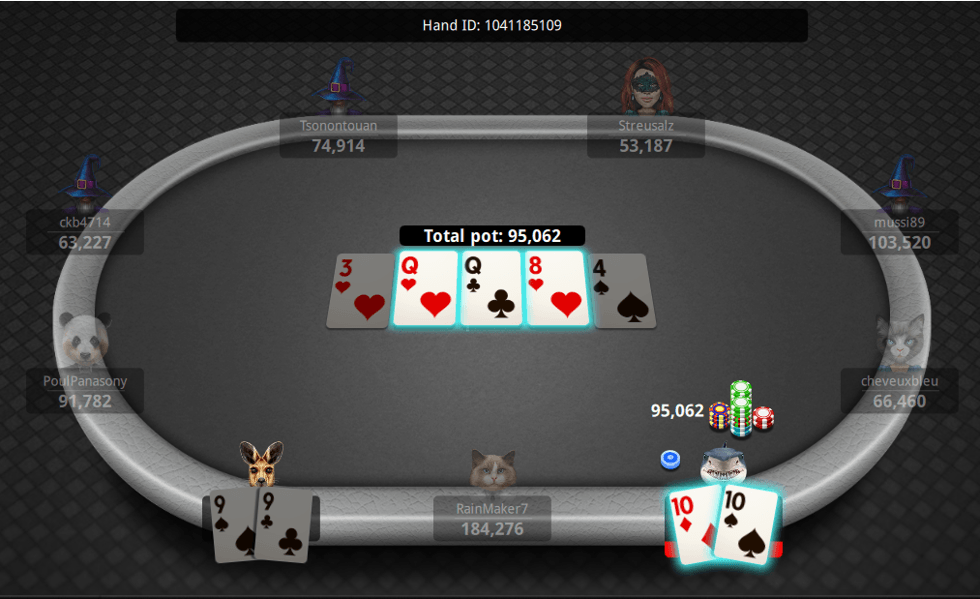Image resolution: width=980 pixels, height=599 pixels.
Task: Select Tsonontouan's player seat
Action: (338, 136)
